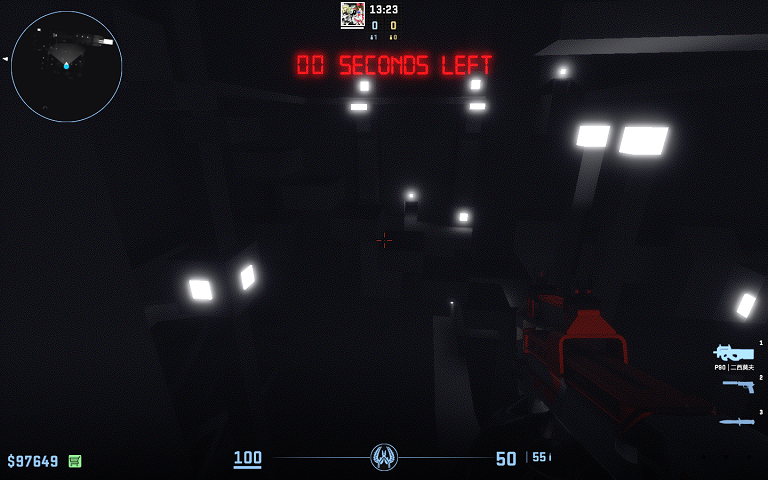Click the player avatar beside the timer
This screenshot has height=480, width=768.
pos(352,13)
